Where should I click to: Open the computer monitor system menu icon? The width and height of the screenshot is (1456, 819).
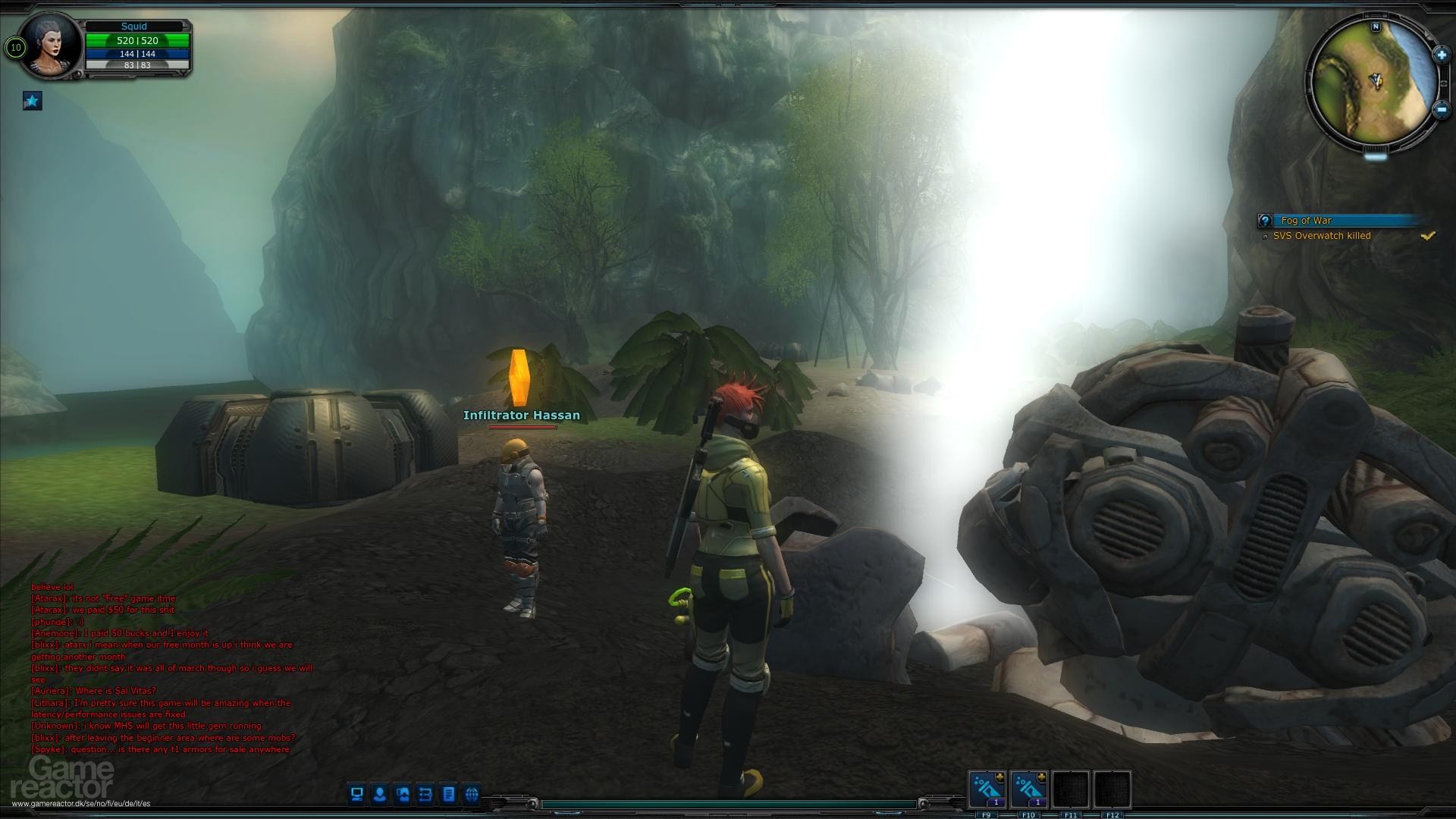click(356, 794)
